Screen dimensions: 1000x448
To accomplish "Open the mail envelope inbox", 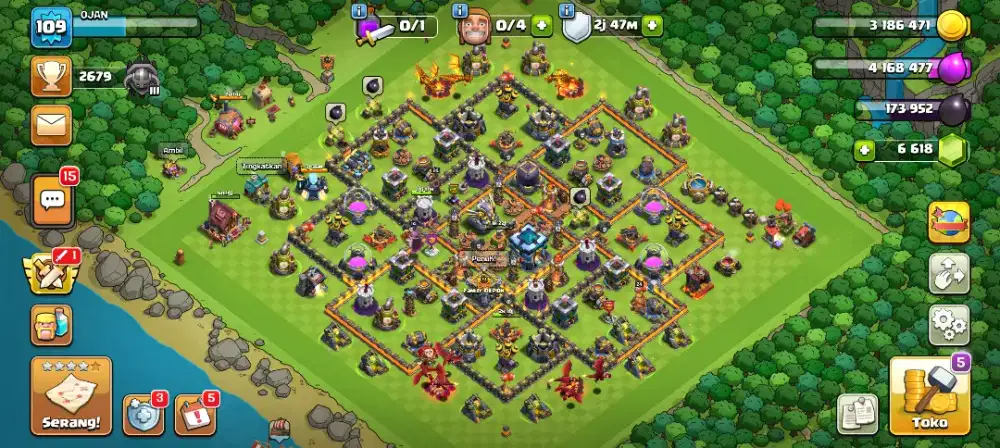I will coord(51,125).
